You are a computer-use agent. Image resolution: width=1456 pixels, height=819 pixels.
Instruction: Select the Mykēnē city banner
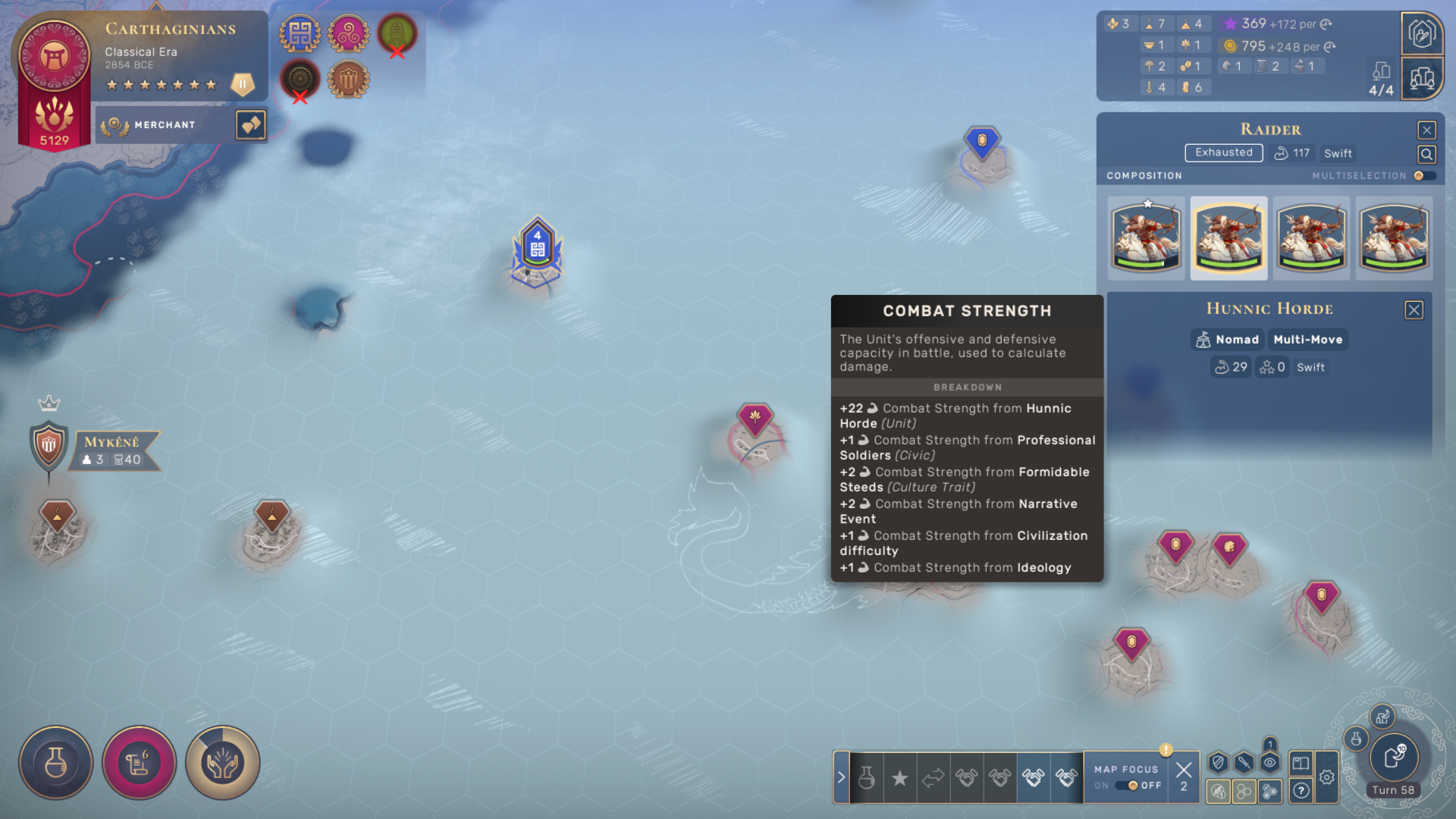(112, 450)
